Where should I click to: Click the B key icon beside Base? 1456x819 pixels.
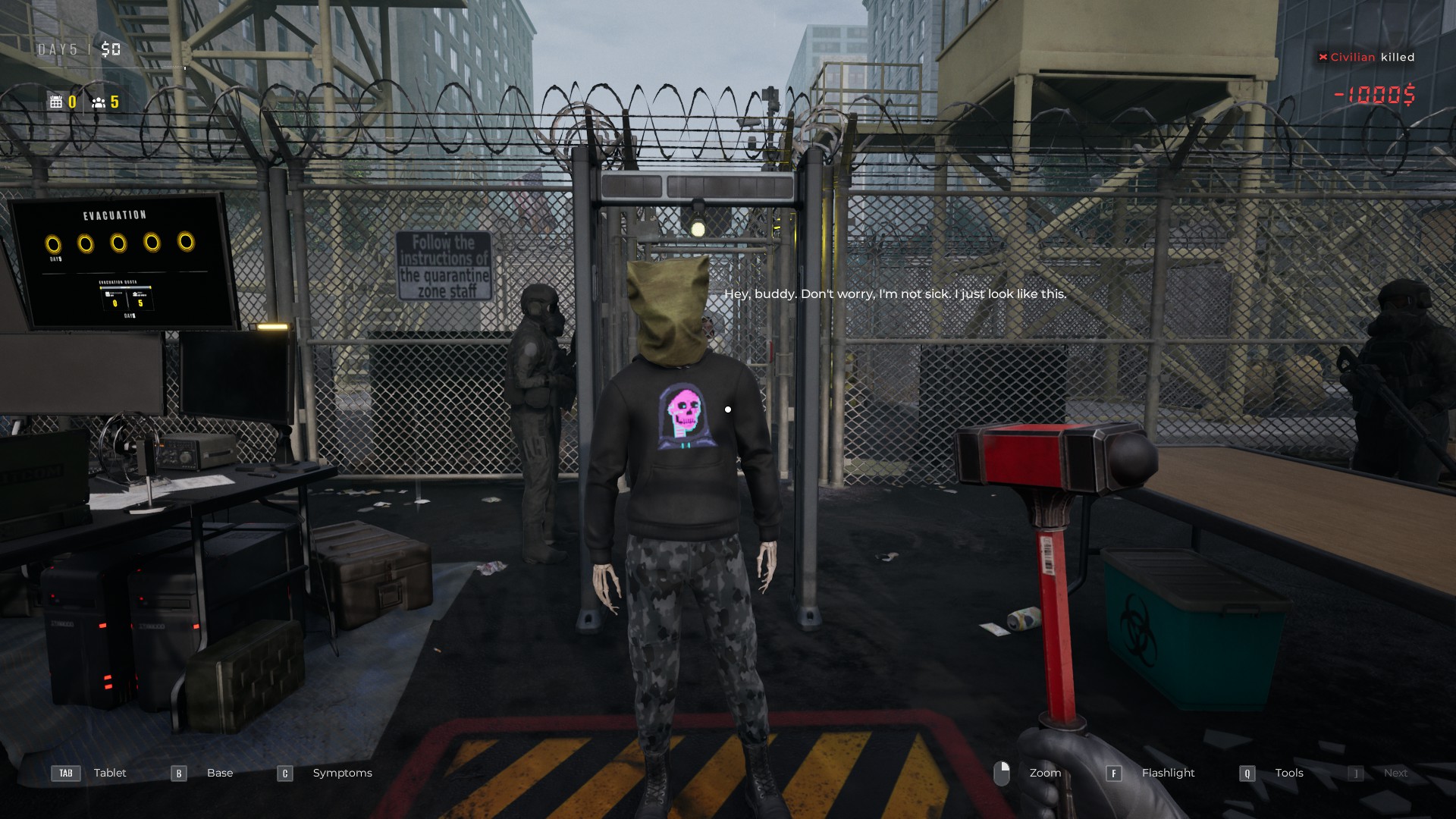click(178, 773)
